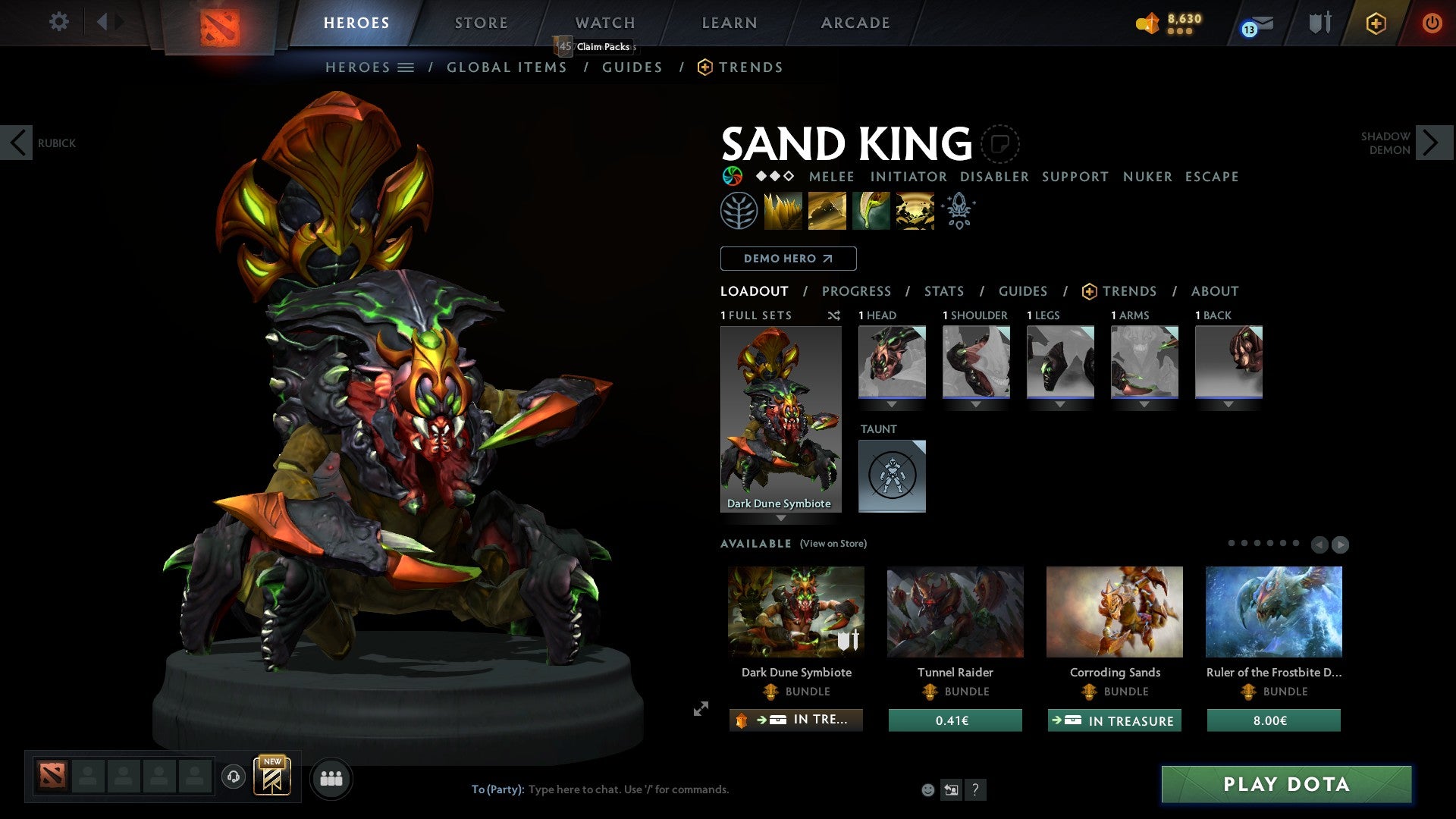Image resolution: width=1456 pixels, height=819 pixels.
Task: Click the DEMO HERO button
Action: (x=787, y=259)
